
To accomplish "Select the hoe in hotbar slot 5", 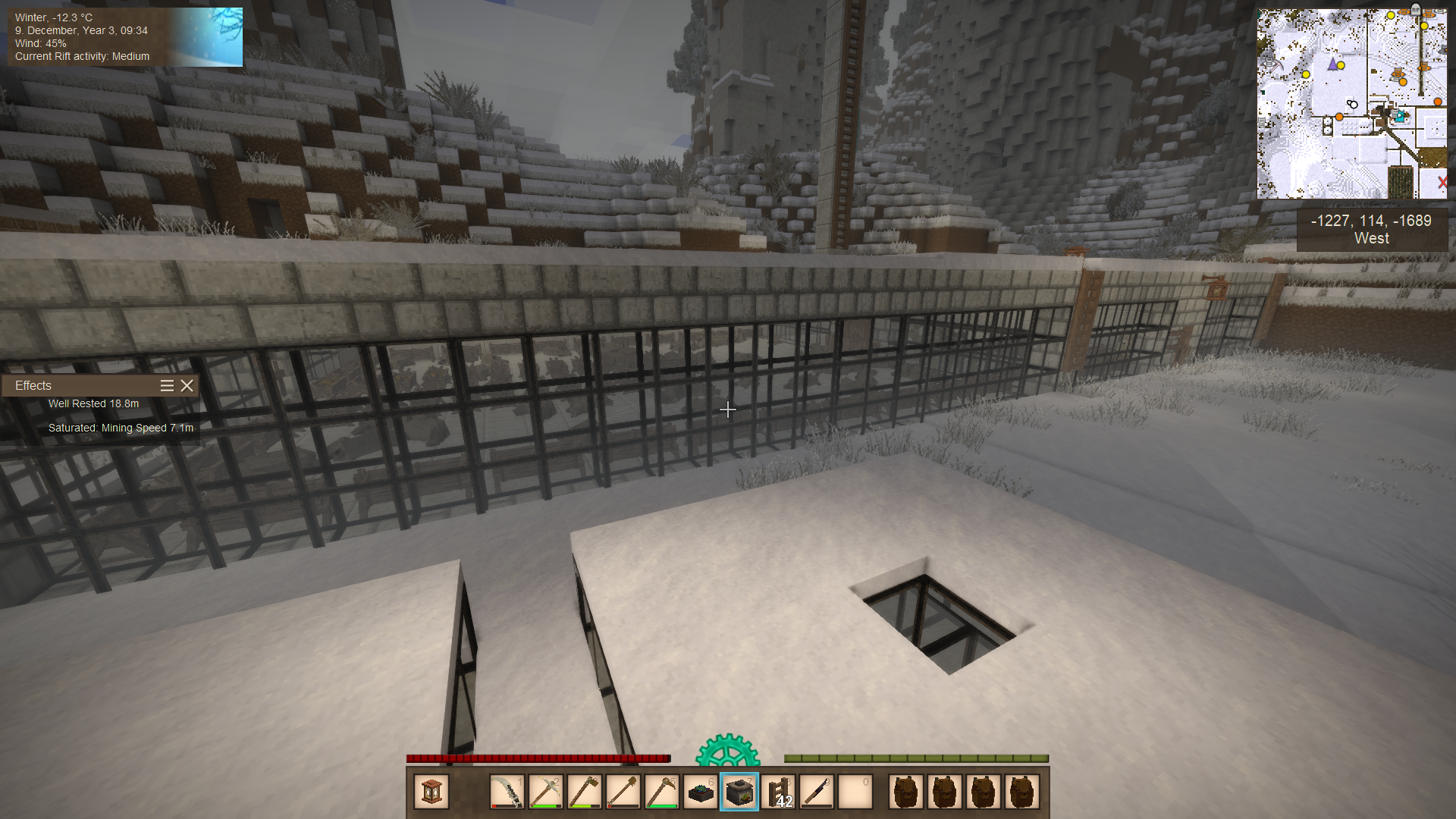I will pyautogui.click(x=662, y=792).
